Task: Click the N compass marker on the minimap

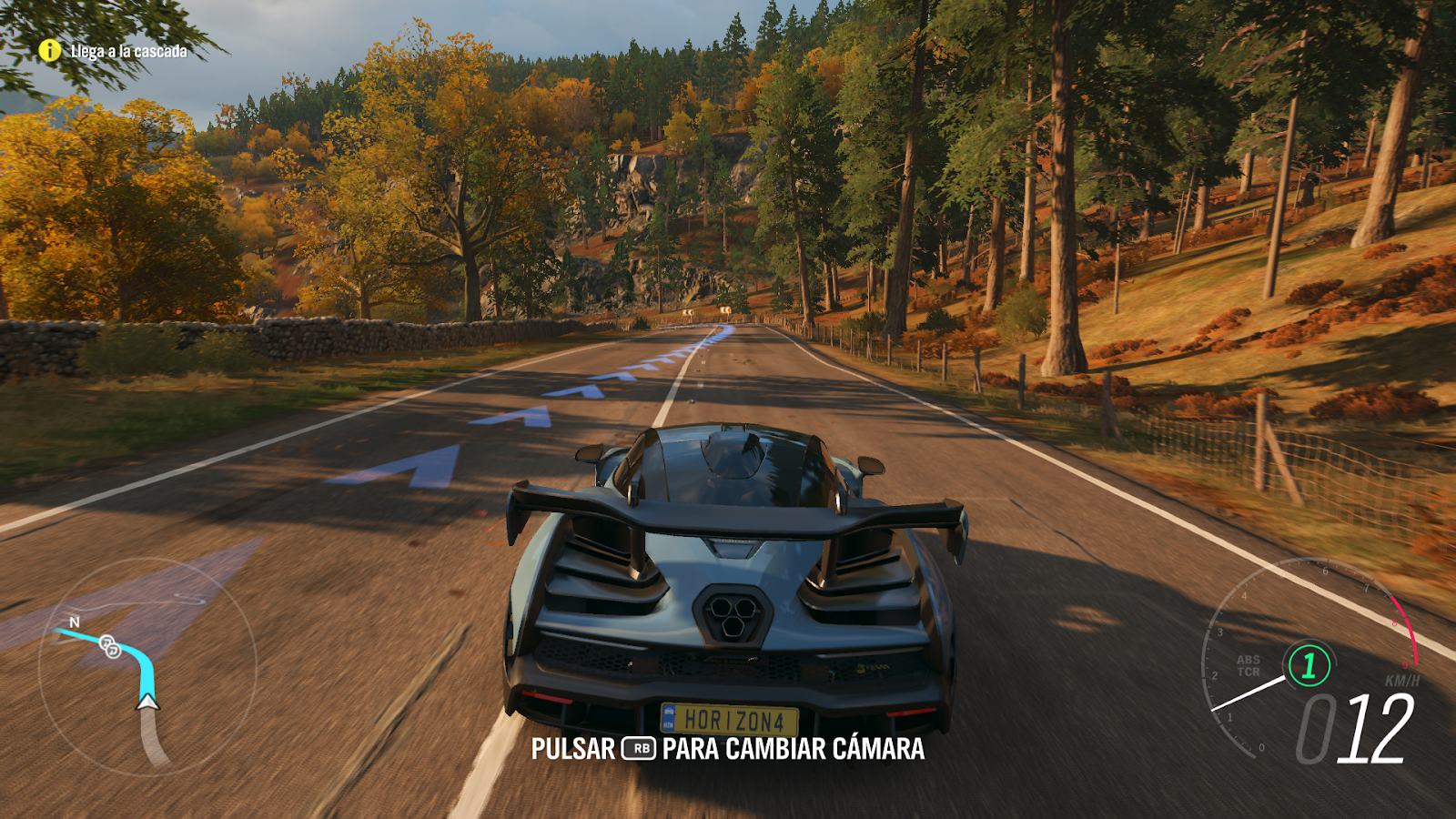Action: 73,622
